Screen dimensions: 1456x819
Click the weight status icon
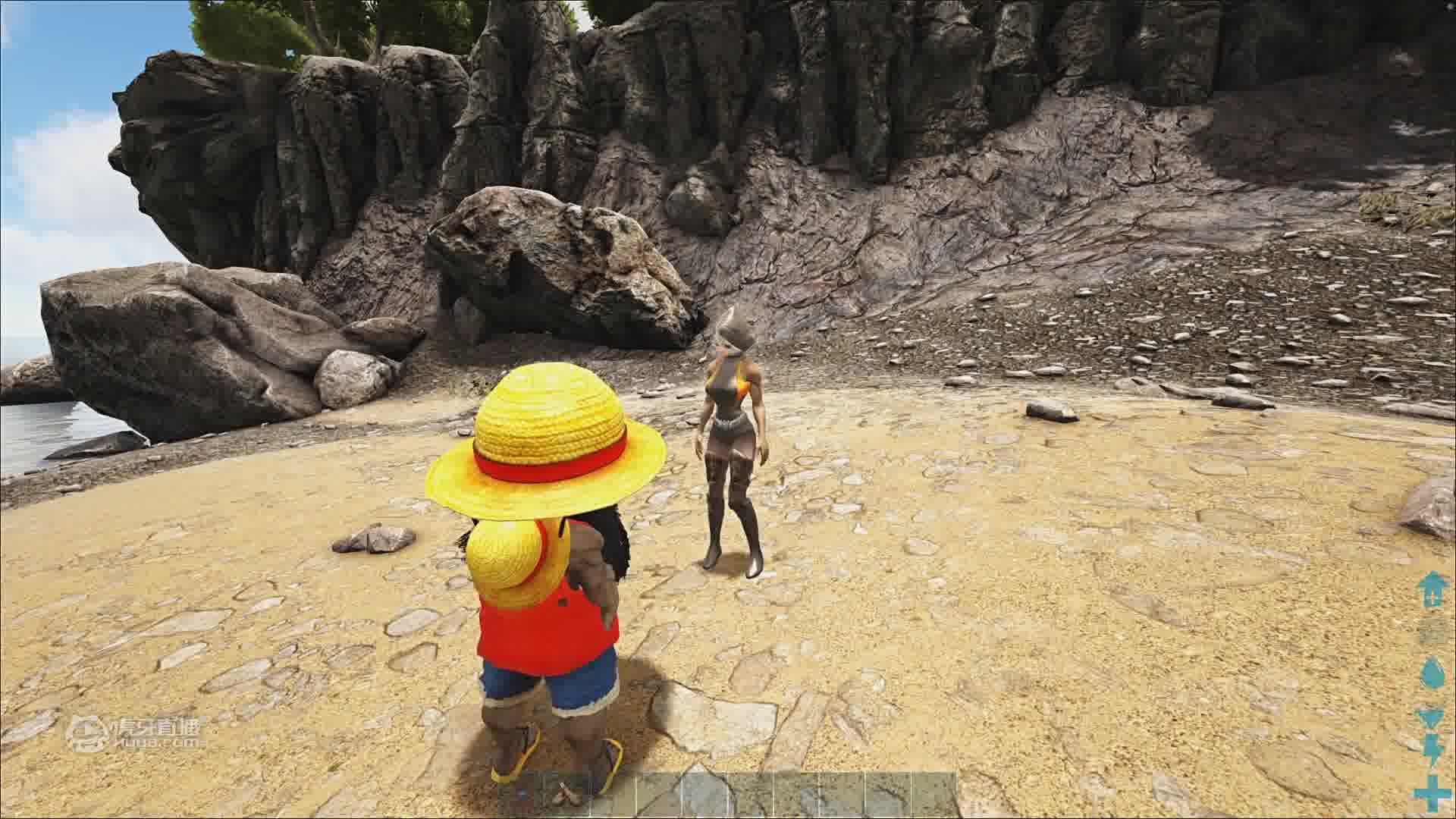click(x=1432, y=589)
